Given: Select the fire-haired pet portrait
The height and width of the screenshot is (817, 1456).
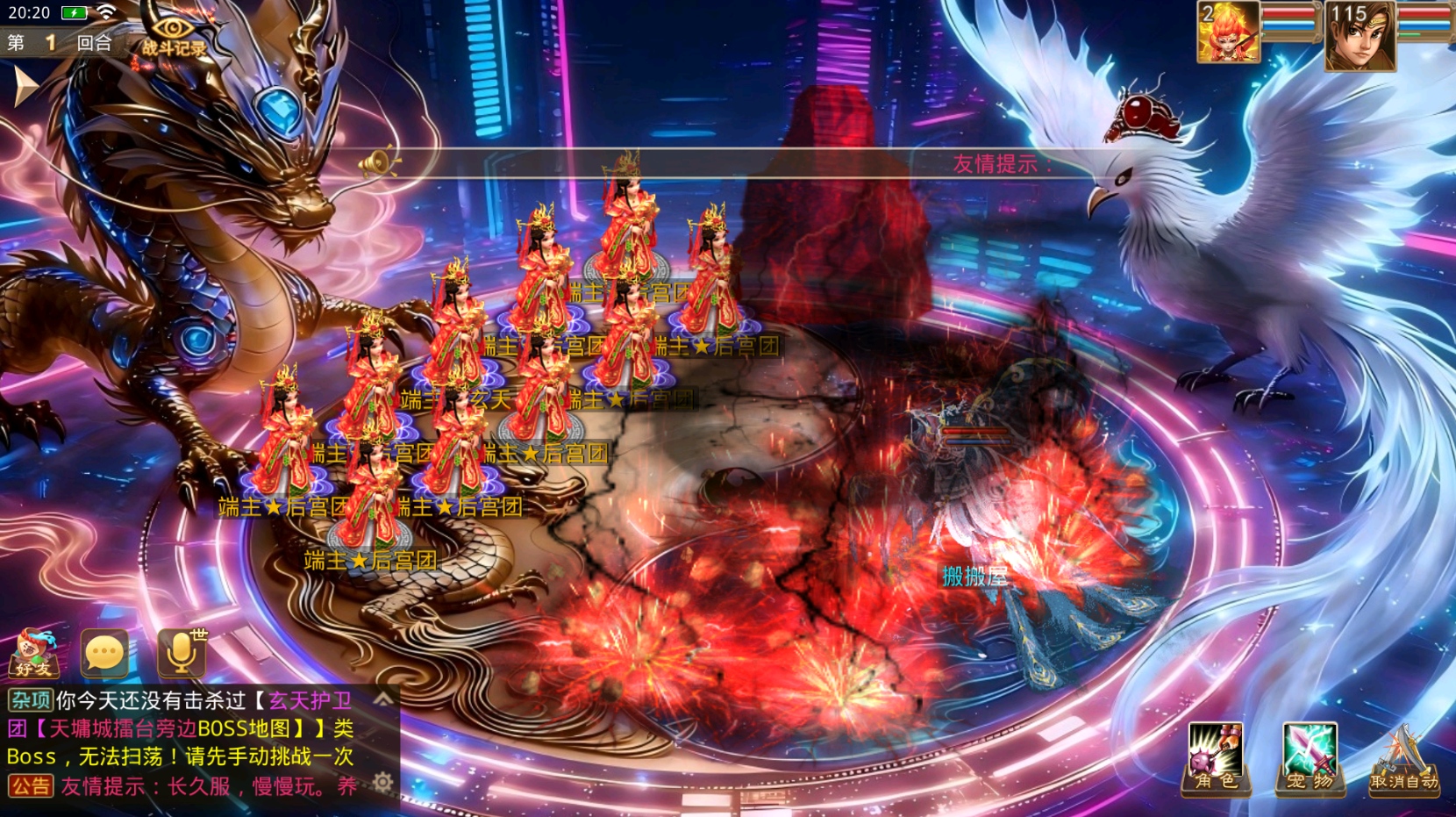Looking at the screenshot, I should coord(1228,32).
